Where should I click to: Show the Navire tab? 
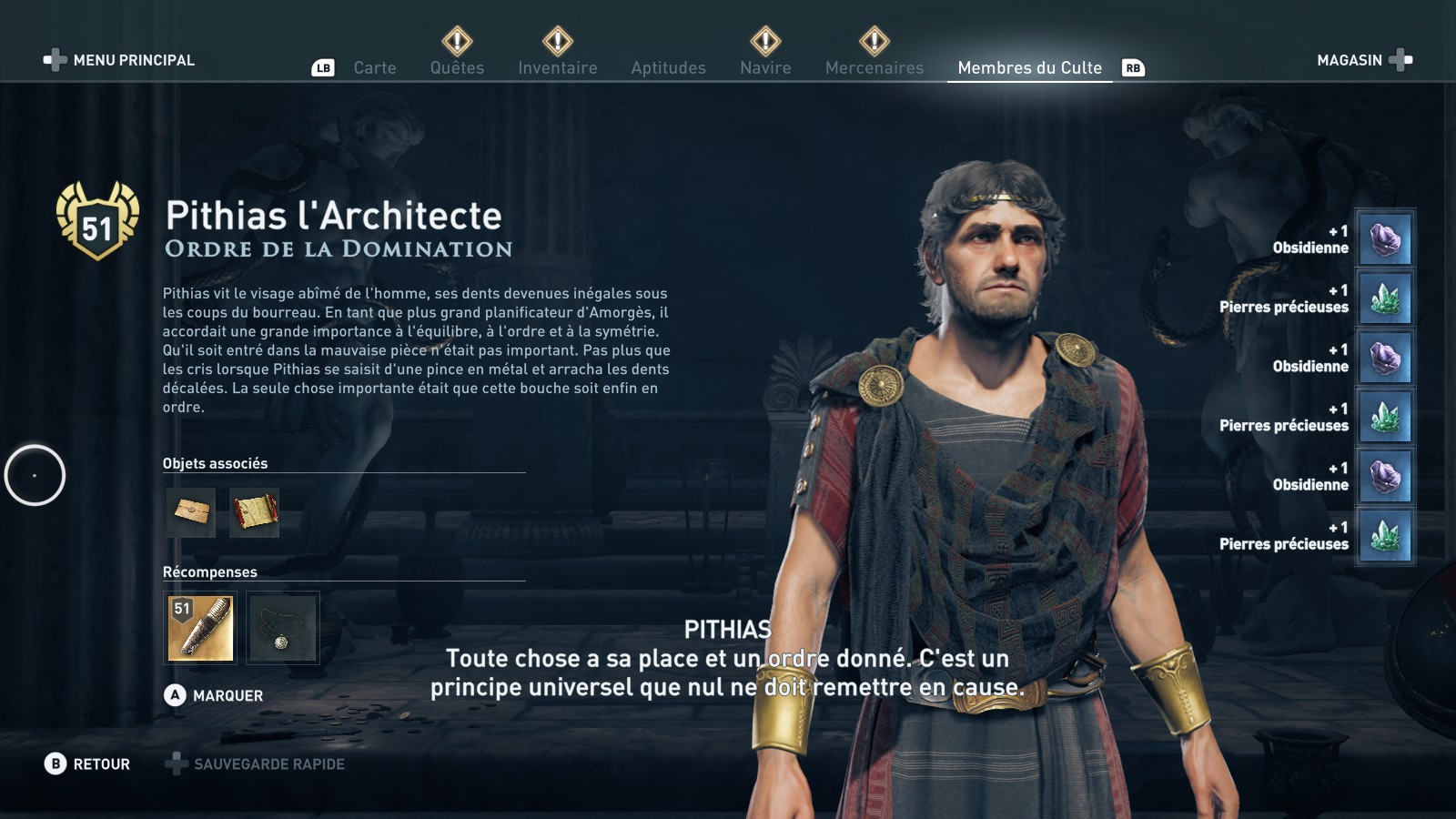pyautogui.click(x=765, y=67)
